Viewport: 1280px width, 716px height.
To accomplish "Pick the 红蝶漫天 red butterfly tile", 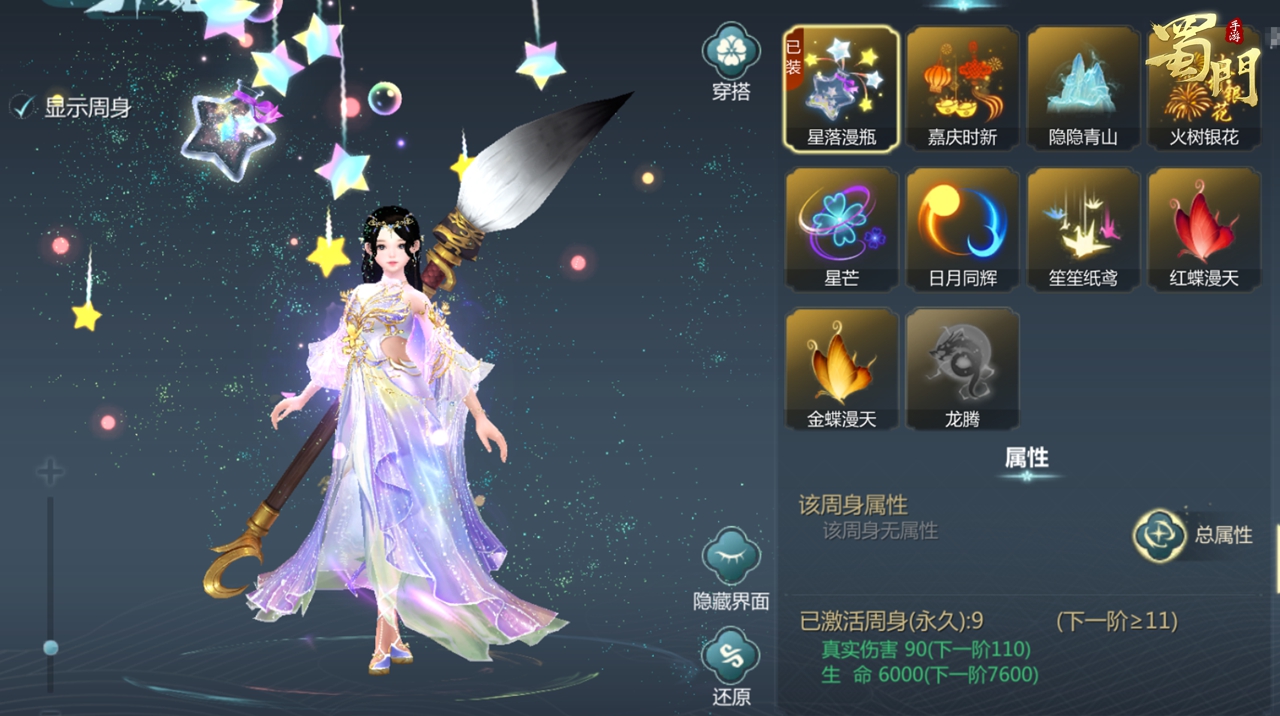I will click(1204, 229).
